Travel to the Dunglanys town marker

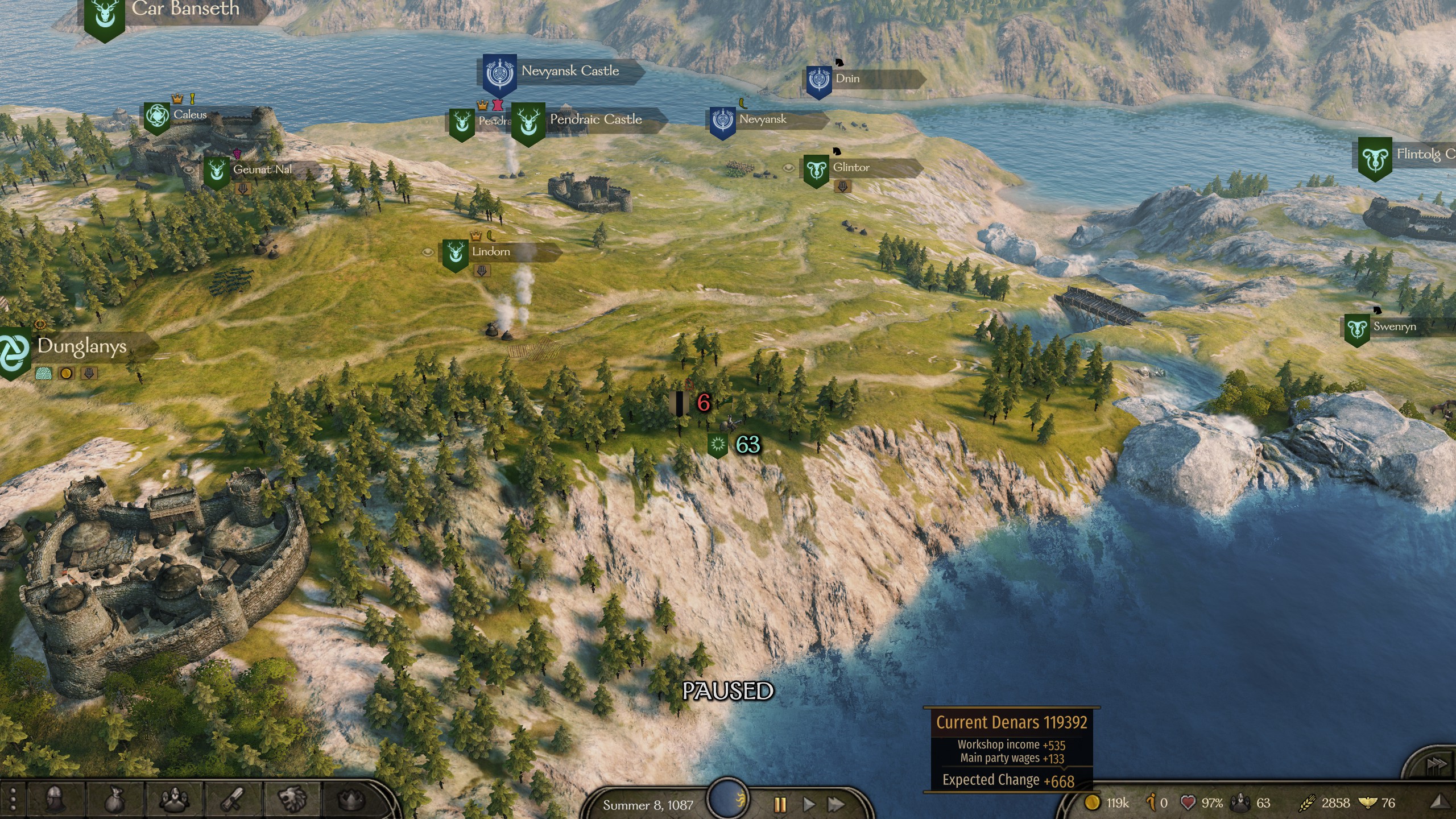(81, 346)
